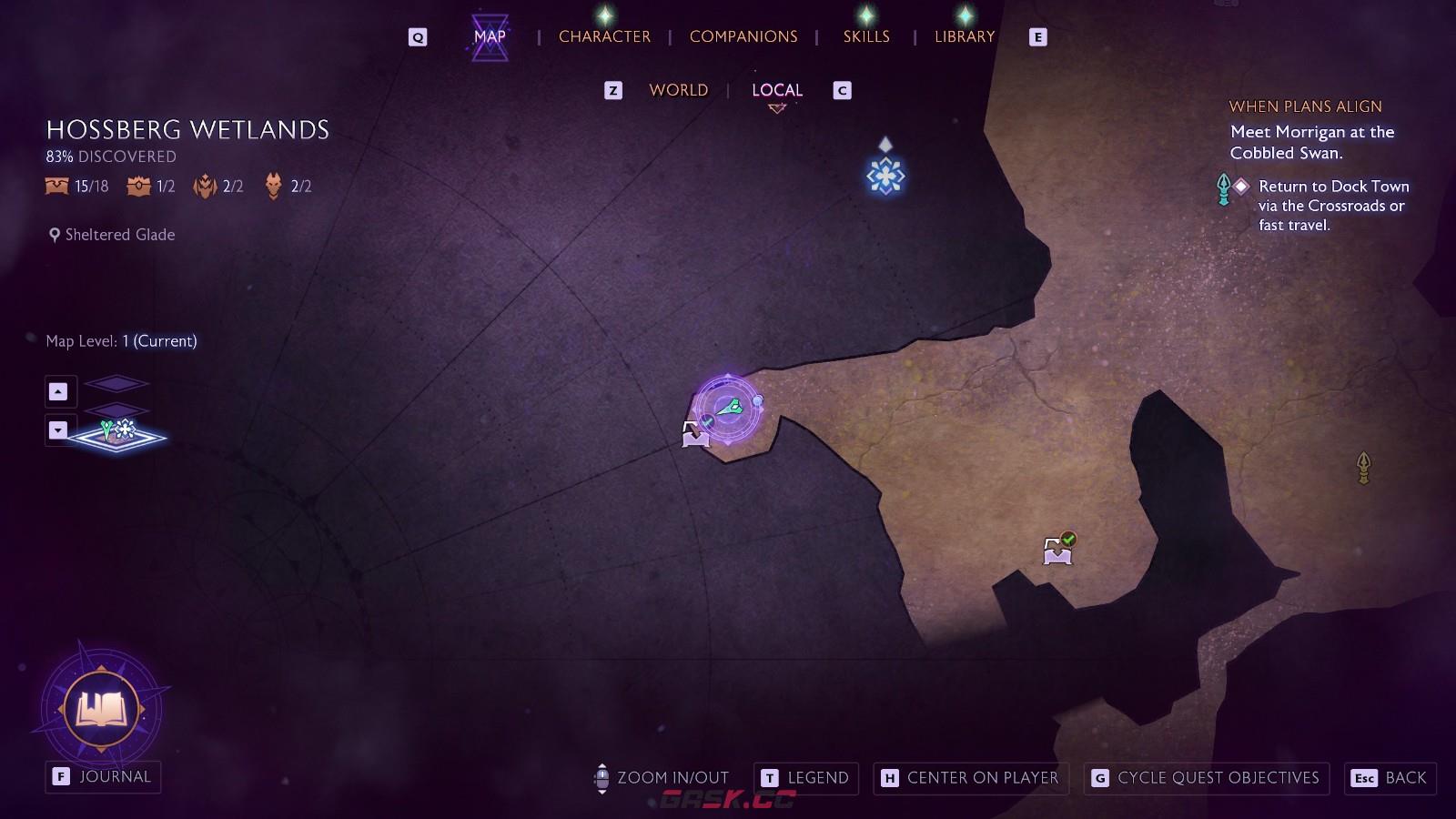Click the player position marker on map
This screenshot has width=1456, height=819.
coord(729,409)
